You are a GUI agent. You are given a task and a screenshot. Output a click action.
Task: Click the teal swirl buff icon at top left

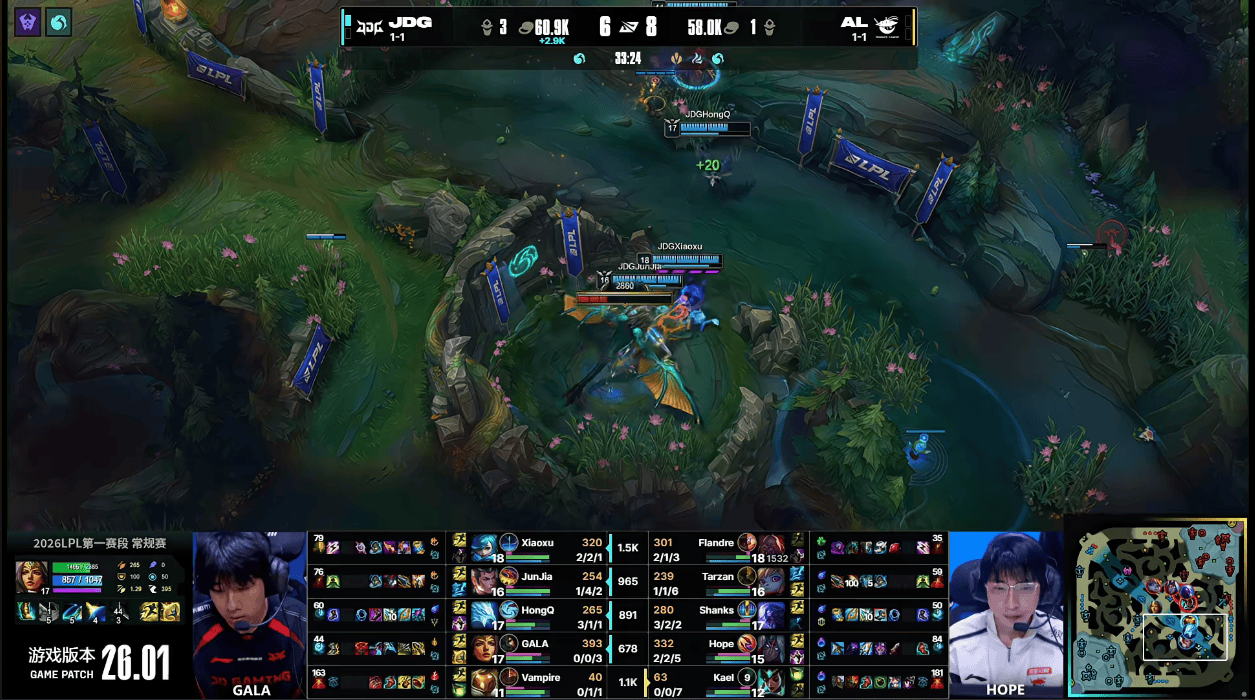(x=59, y=22)
